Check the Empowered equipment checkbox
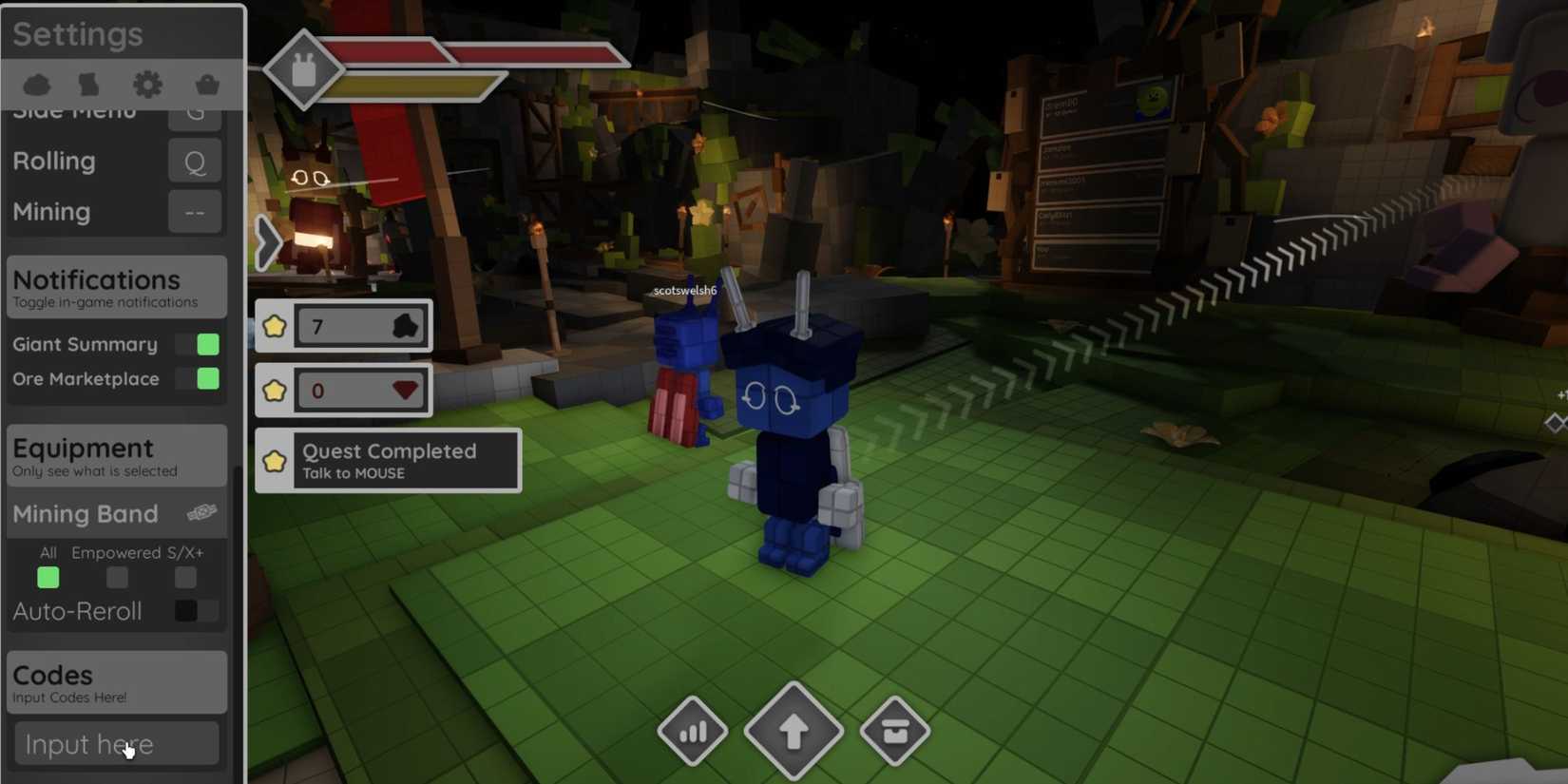Viewport: 1568px width, 784px height. pyautogui.click(x=117, y=577)
